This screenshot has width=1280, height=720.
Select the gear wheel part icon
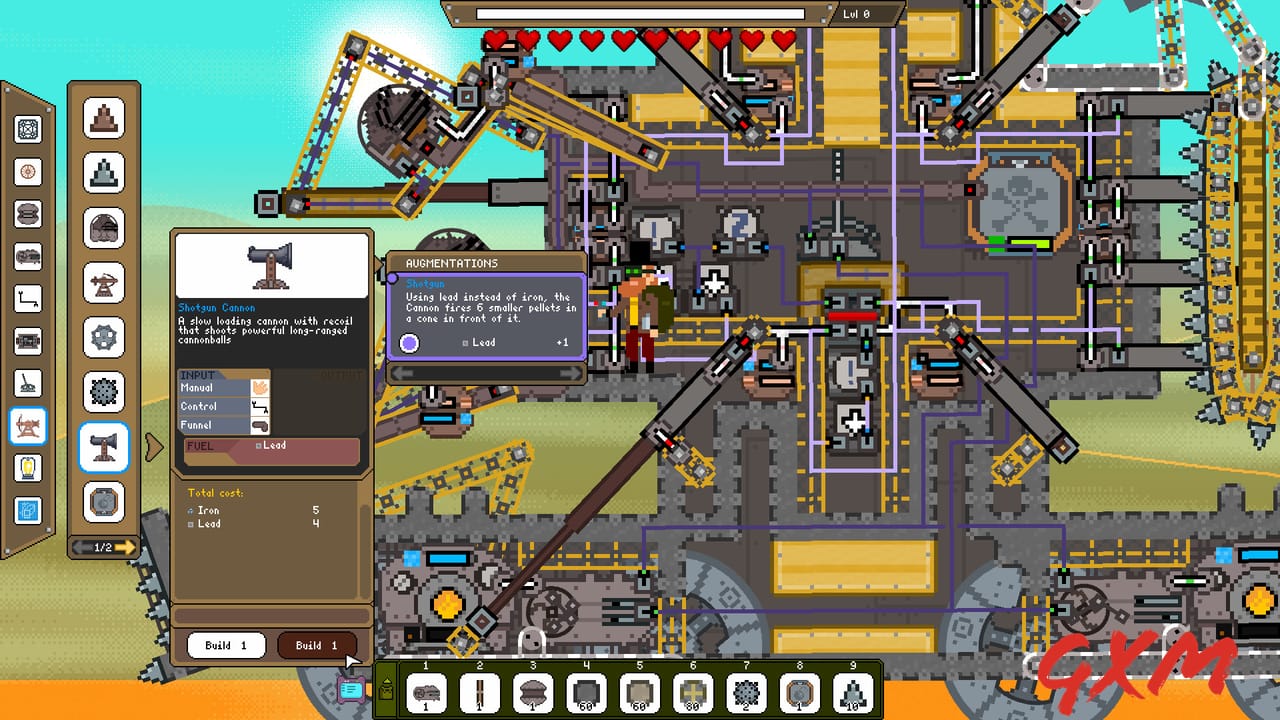point(105,338)
